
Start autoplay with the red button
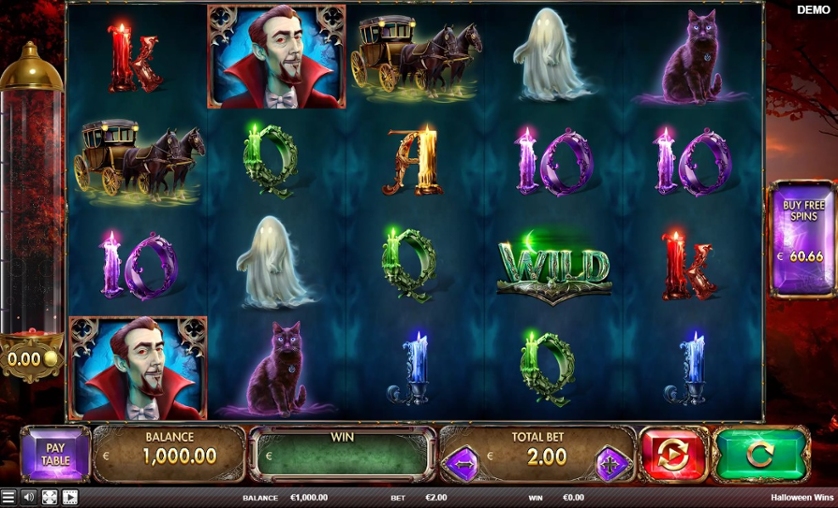point(673,455)
